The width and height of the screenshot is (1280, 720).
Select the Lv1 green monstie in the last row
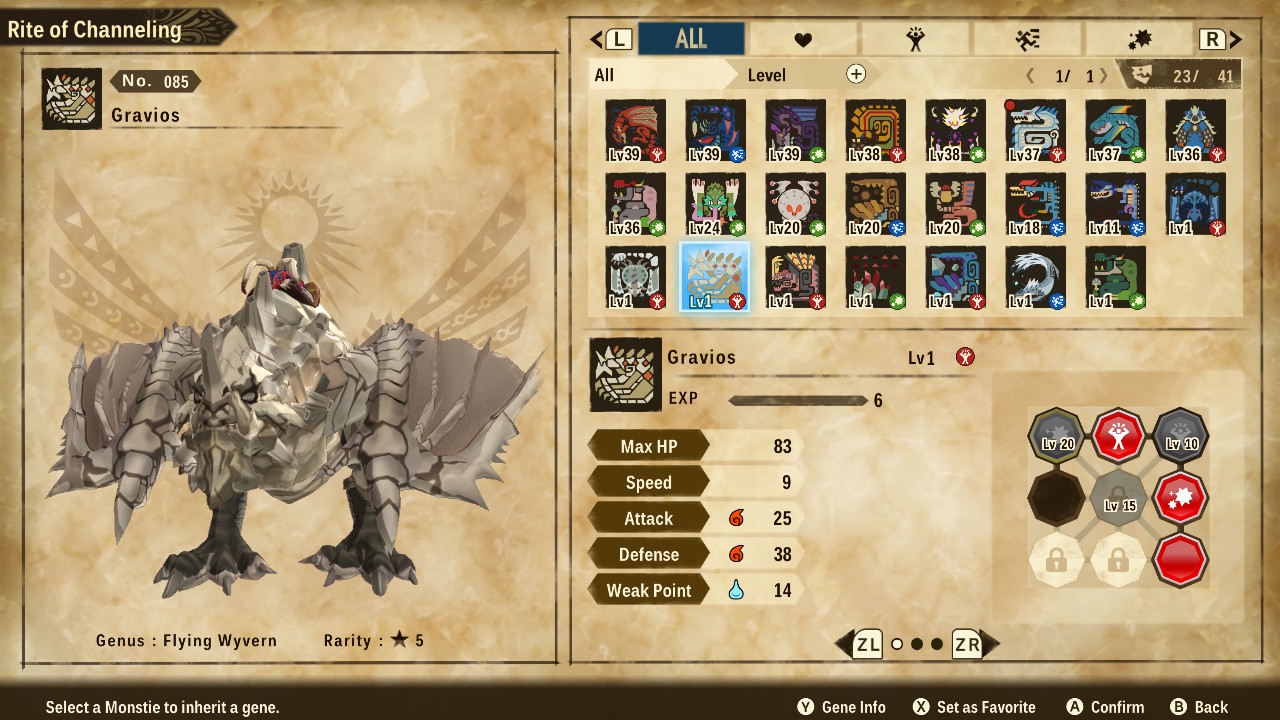click(x=1115, y=277)
